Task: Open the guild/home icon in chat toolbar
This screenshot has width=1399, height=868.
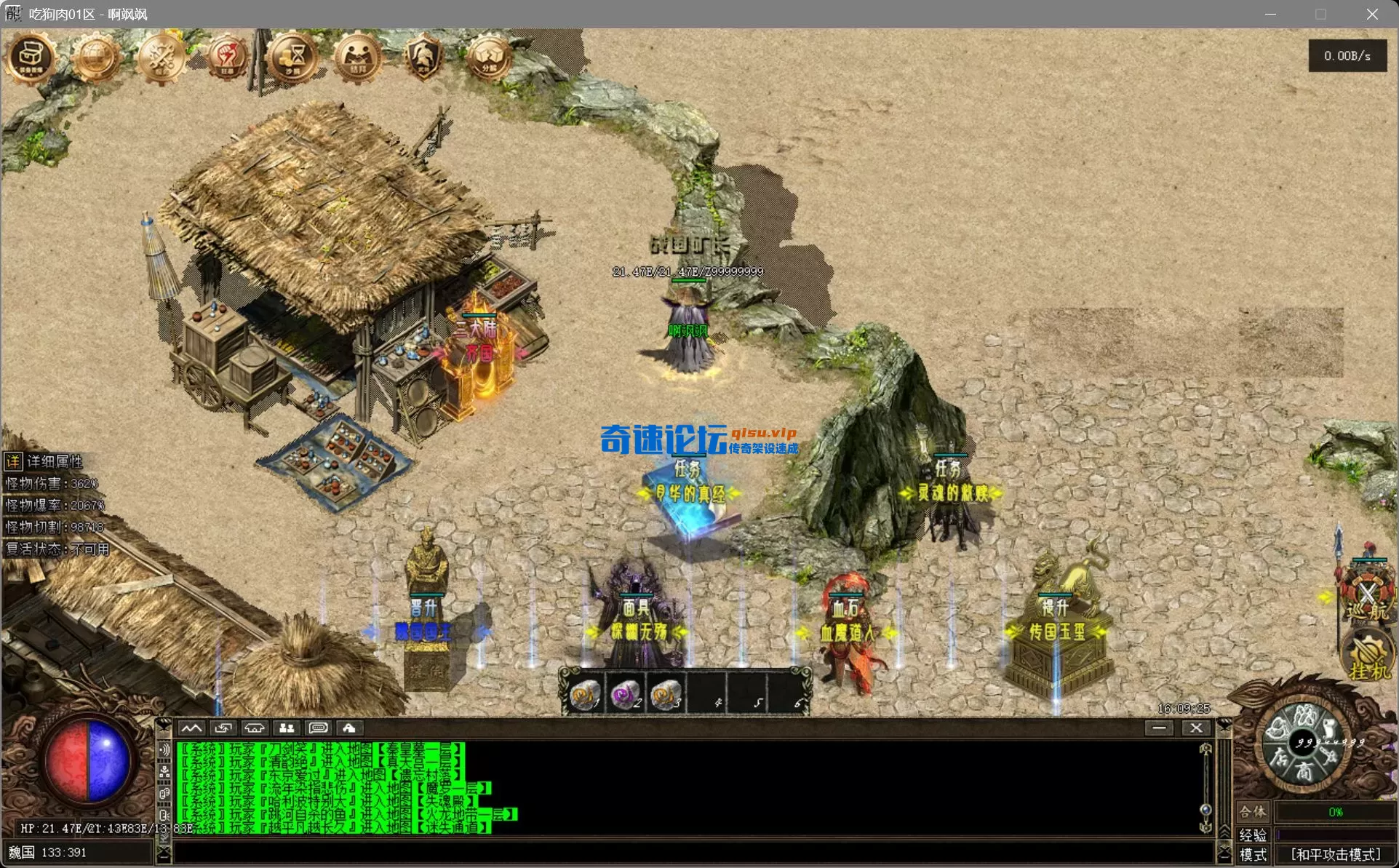Action: pos(350,728)
